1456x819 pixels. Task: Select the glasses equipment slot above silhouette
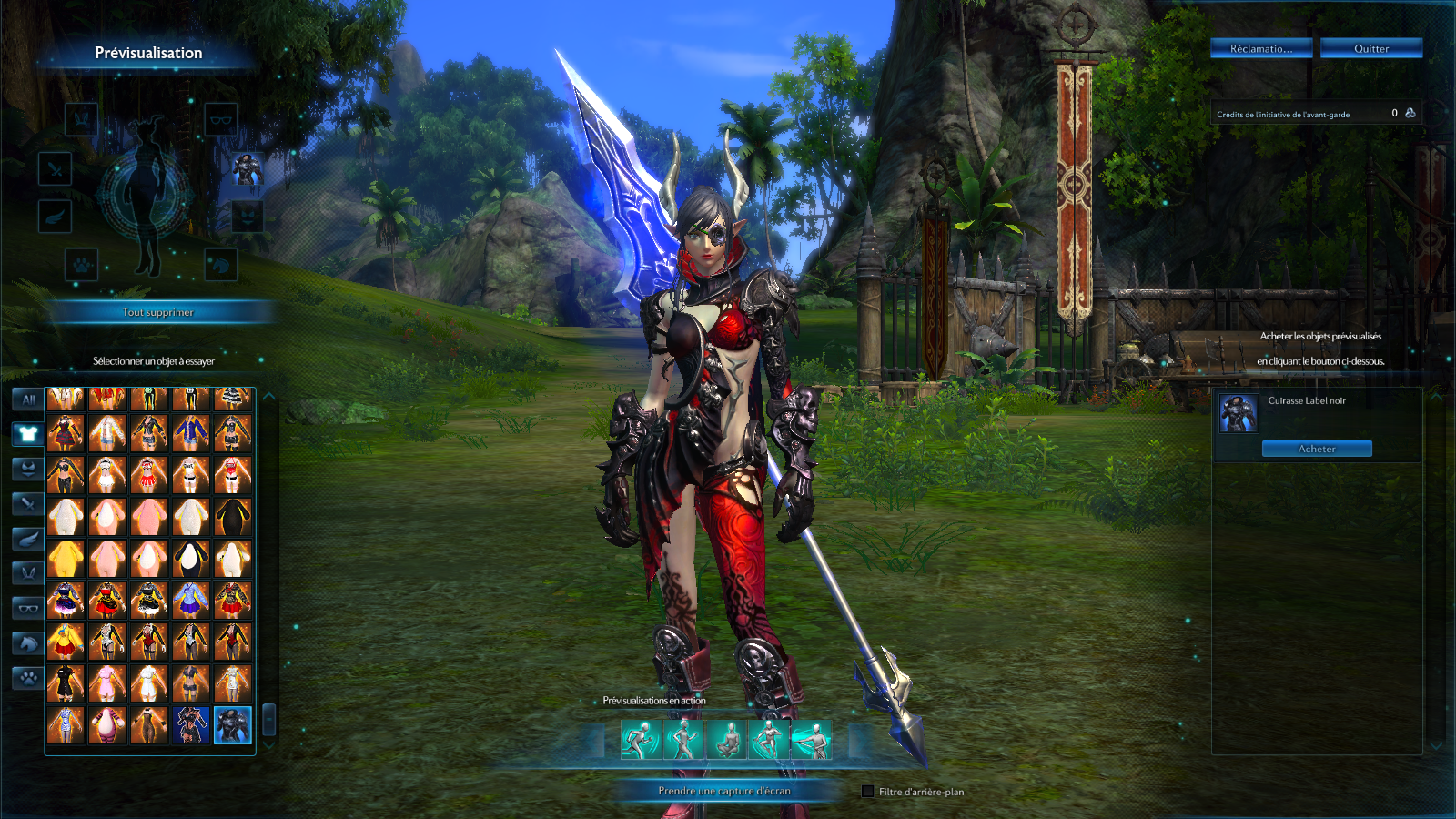(x=220, y=119)
